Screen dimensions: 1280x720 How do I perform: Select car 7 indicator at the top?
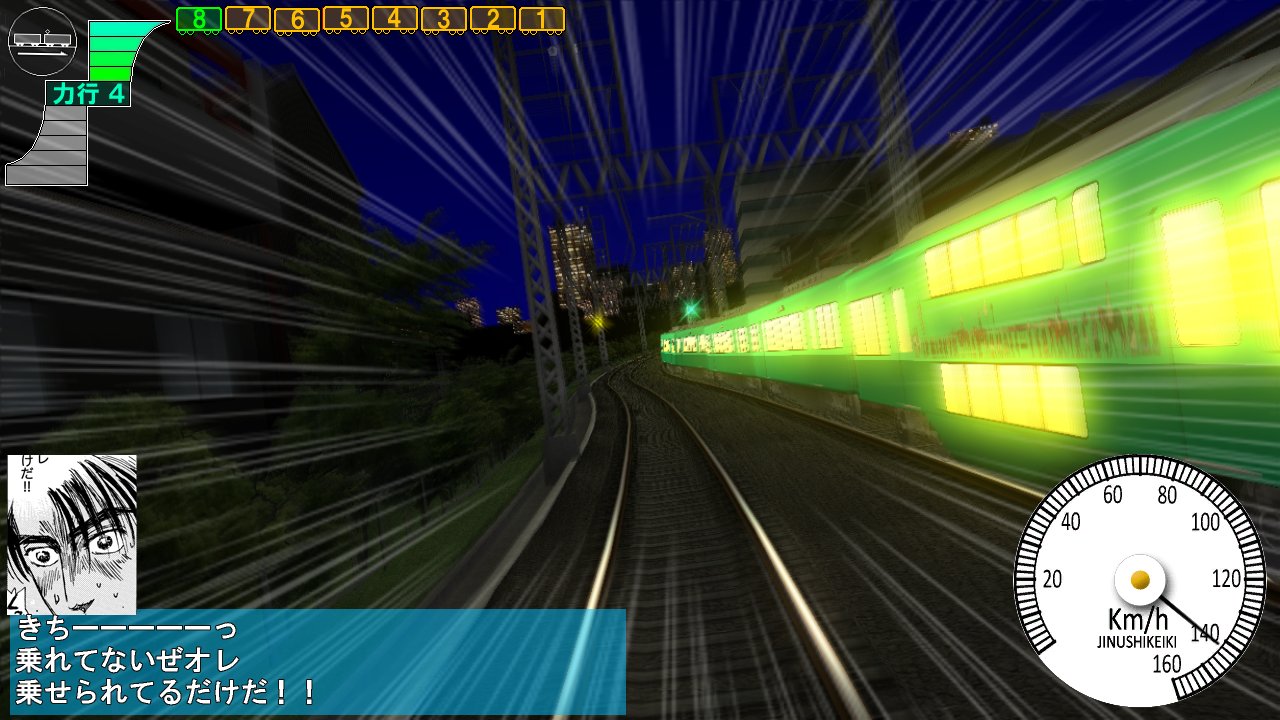(246, 17)
